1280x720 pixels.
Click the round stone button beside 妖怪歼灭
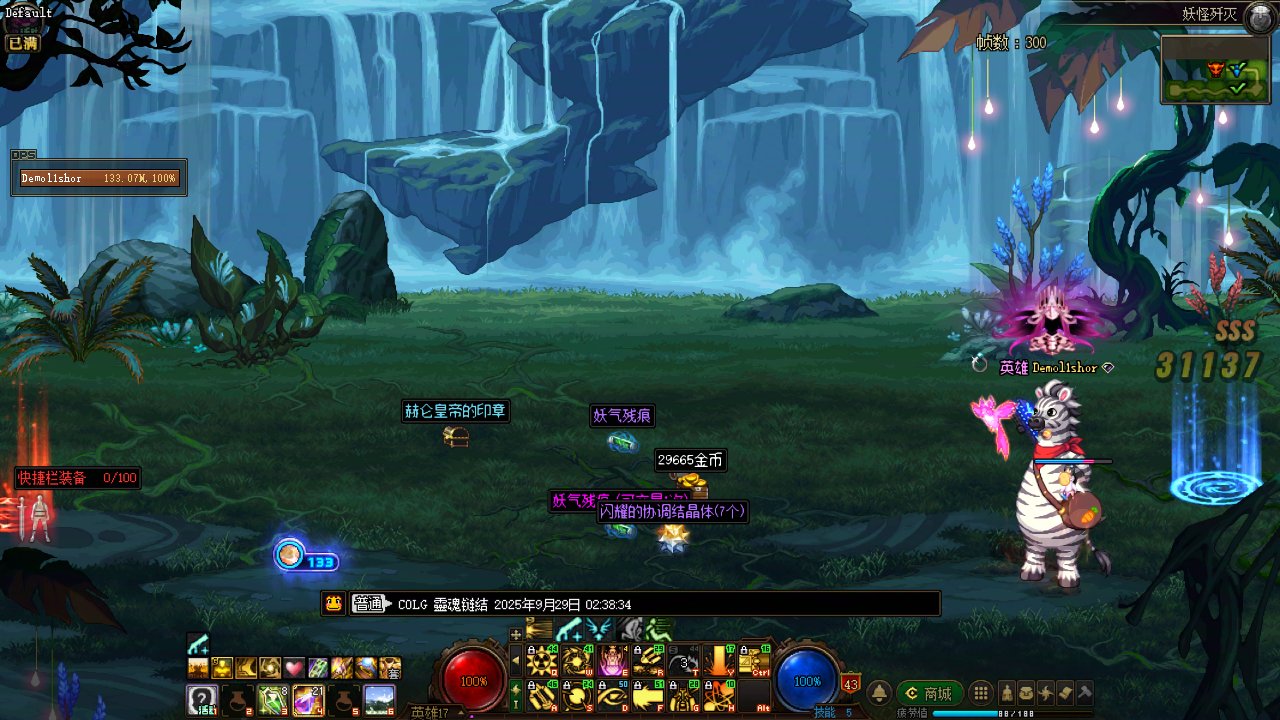1259,16
